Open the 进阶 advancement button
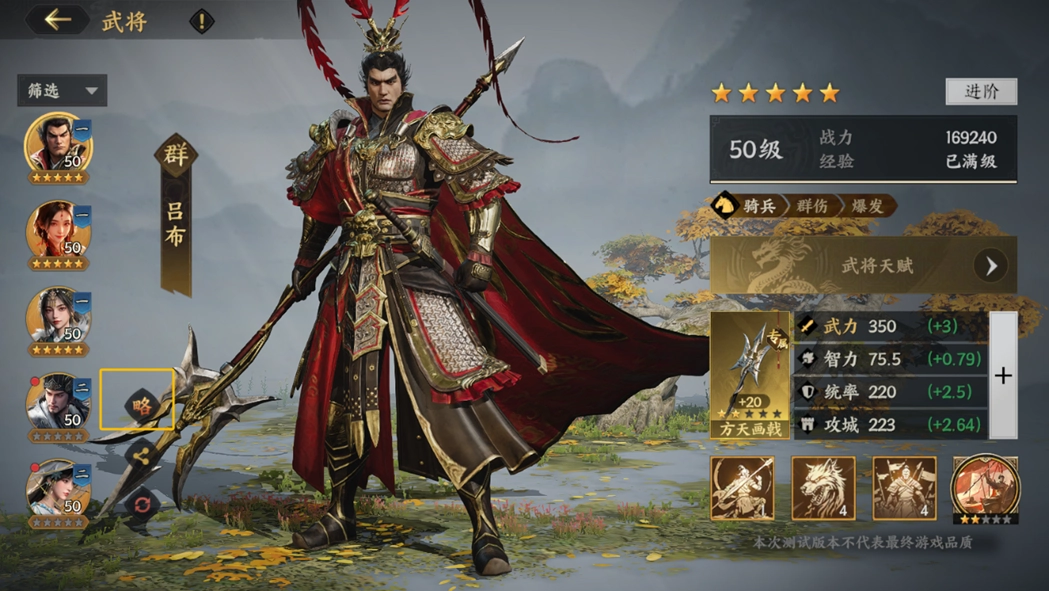 coord(981,91)
